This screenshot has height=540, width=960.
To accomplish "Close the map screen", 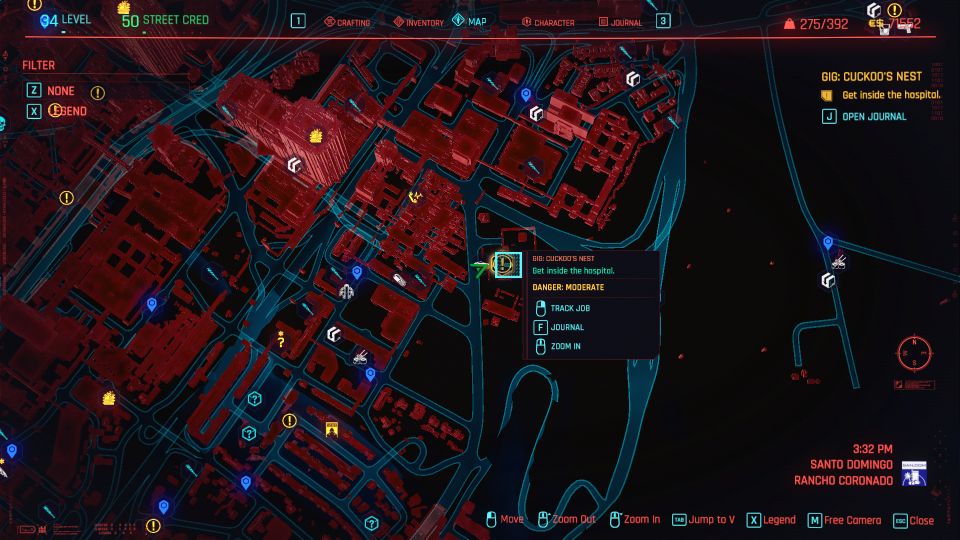I will [x=913, y=520].
